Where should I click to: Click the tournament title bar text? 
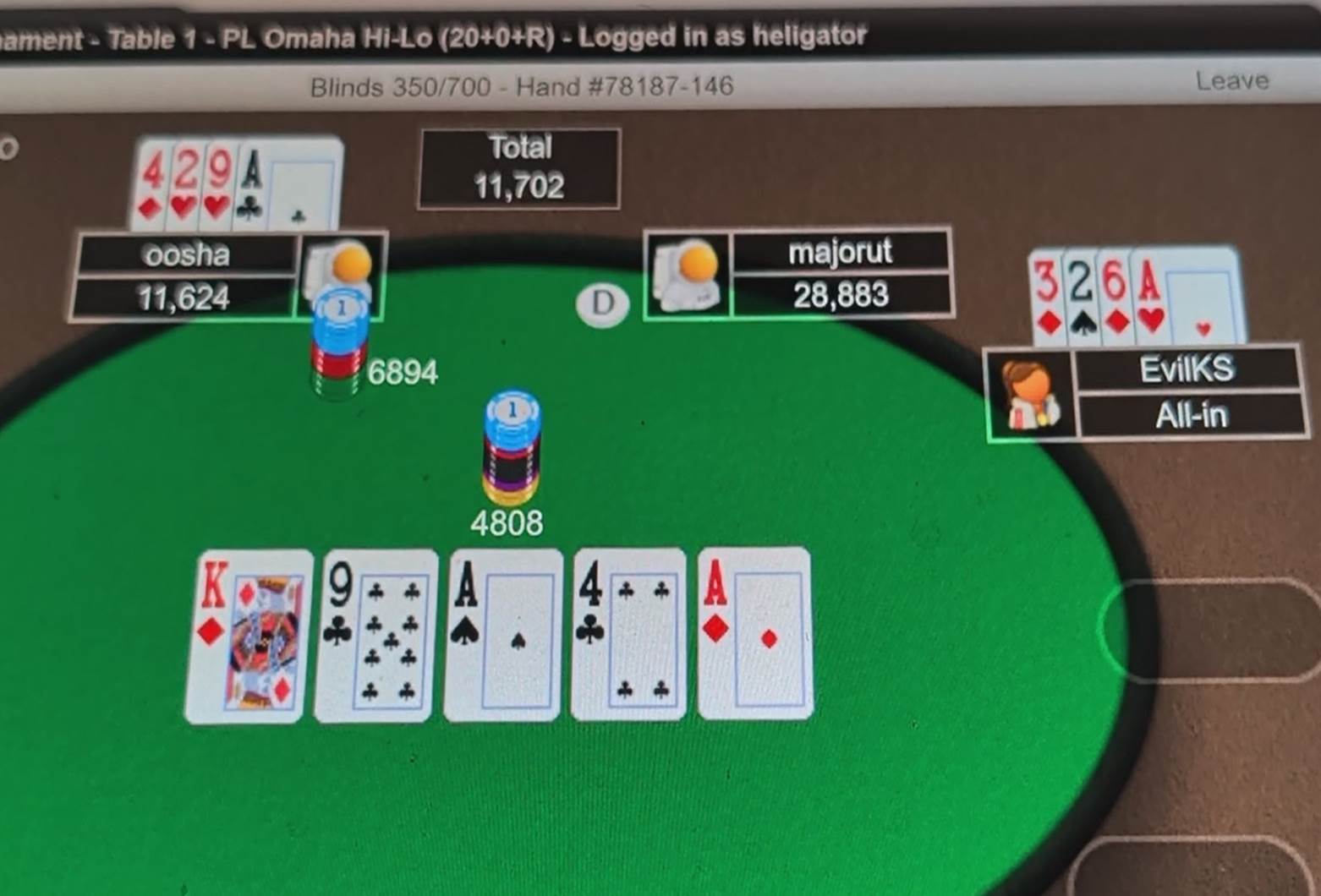point(431,36)
